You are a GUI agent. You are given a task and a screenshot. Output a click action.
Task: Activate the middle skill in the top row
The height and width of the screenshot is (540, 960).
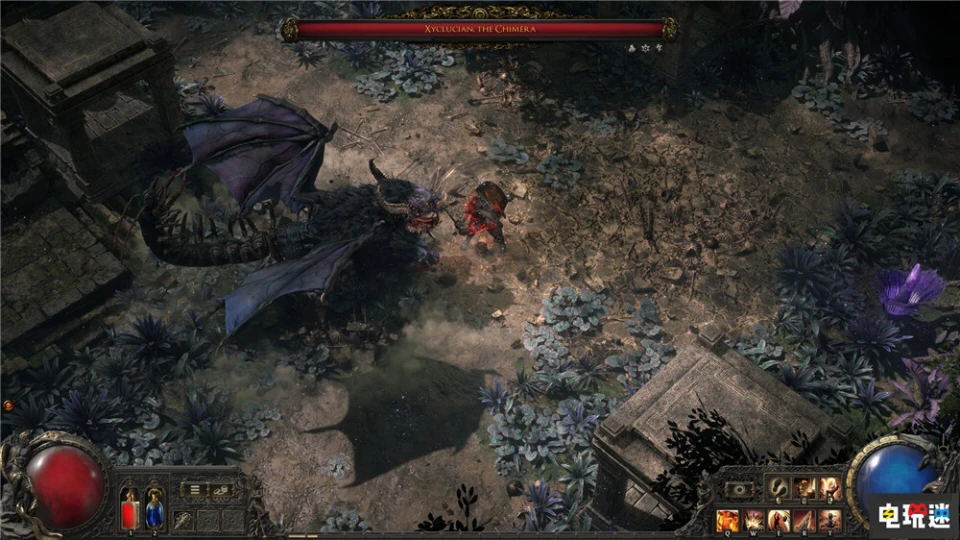point(804,488)
